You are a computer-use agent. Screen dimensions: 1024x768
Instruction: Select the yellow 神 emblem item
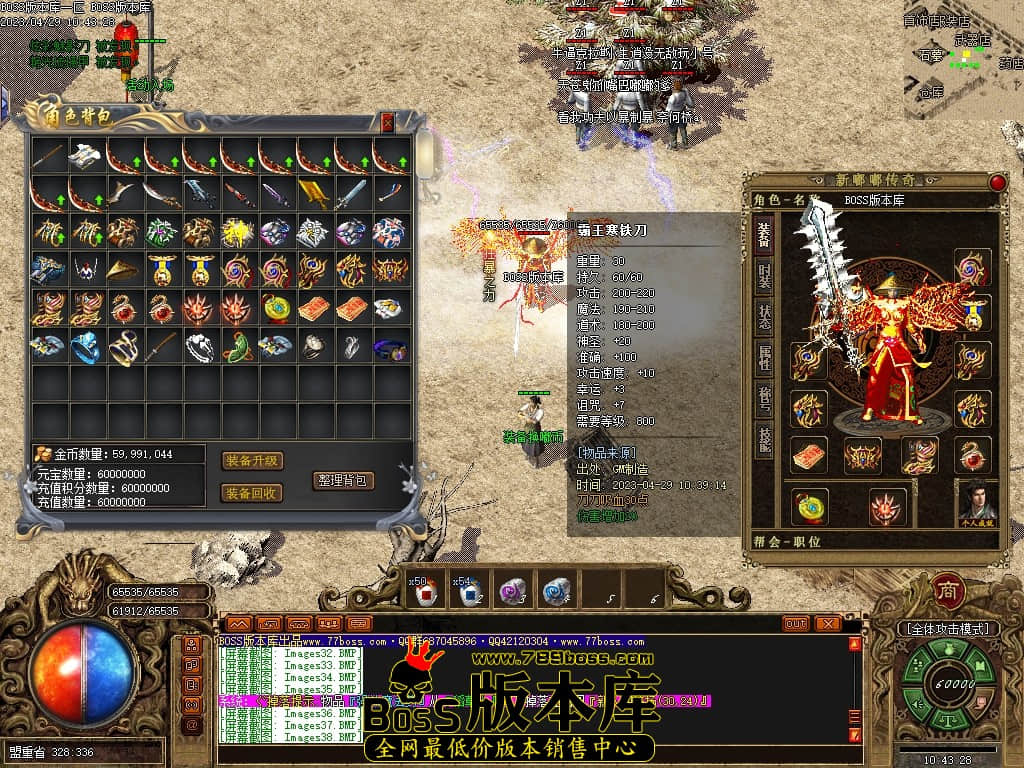(x=238, y=232)
